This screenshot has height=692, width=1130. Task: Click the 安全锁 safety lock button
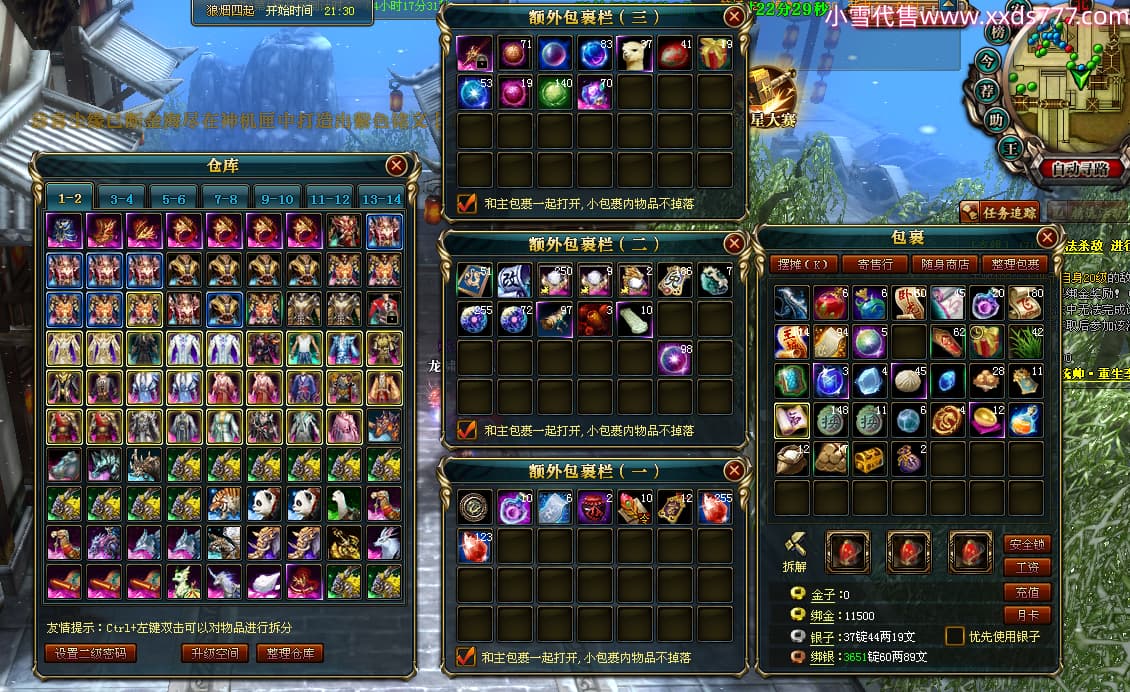coord(1027,544)
